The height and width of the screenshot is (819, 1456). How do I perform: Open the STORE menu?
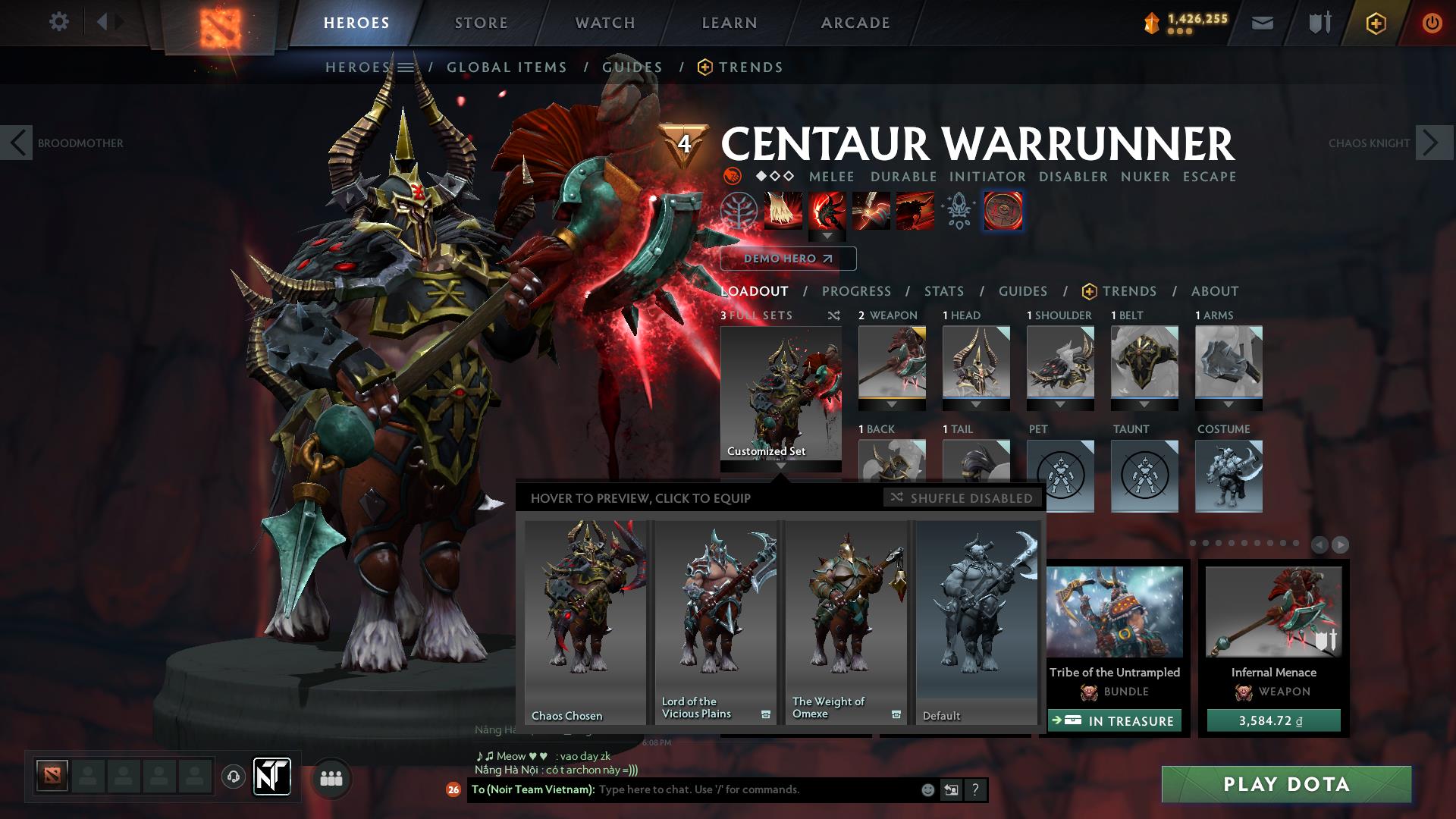[482, 22]
